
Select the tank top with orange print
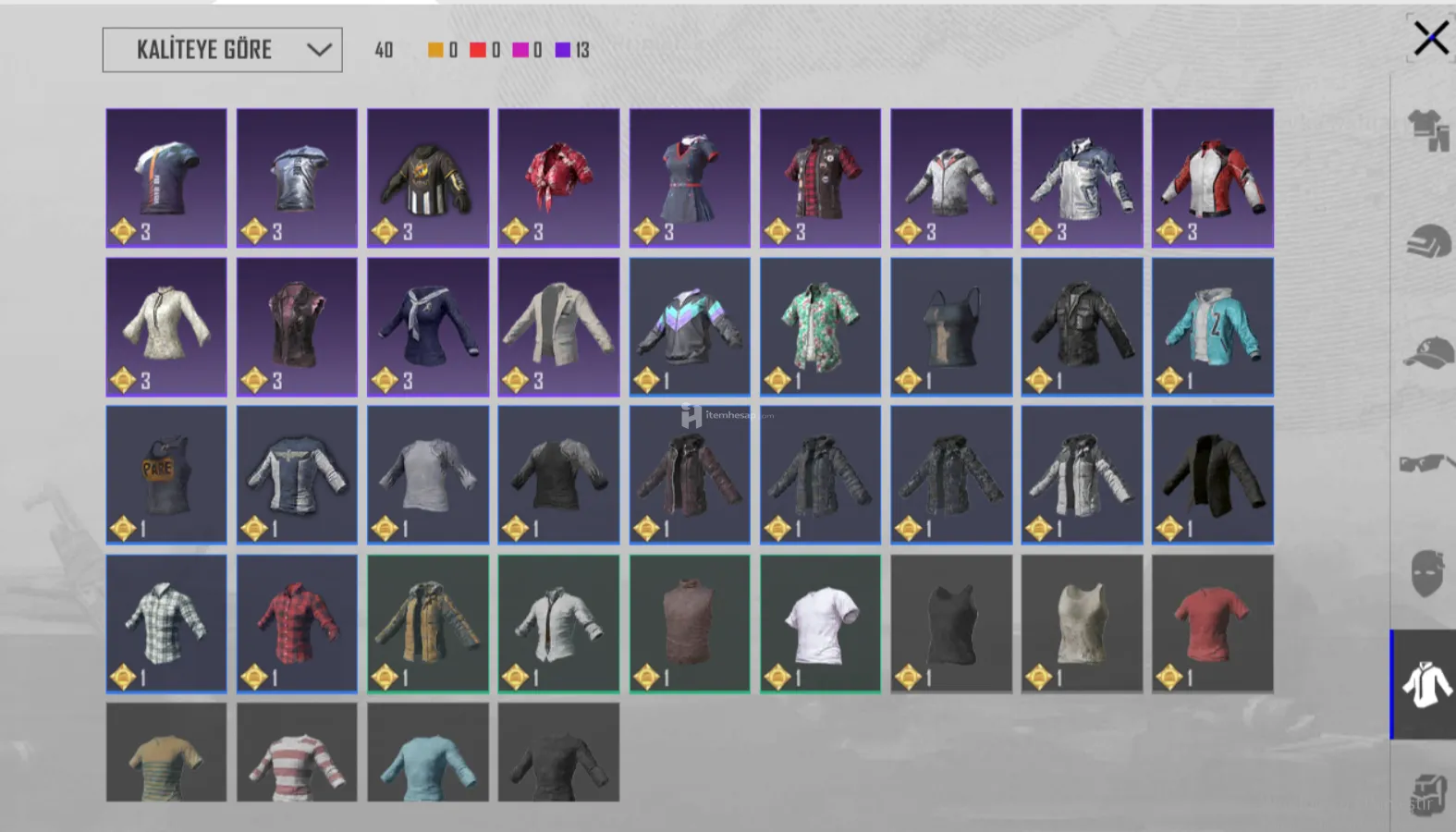[166, 474]
